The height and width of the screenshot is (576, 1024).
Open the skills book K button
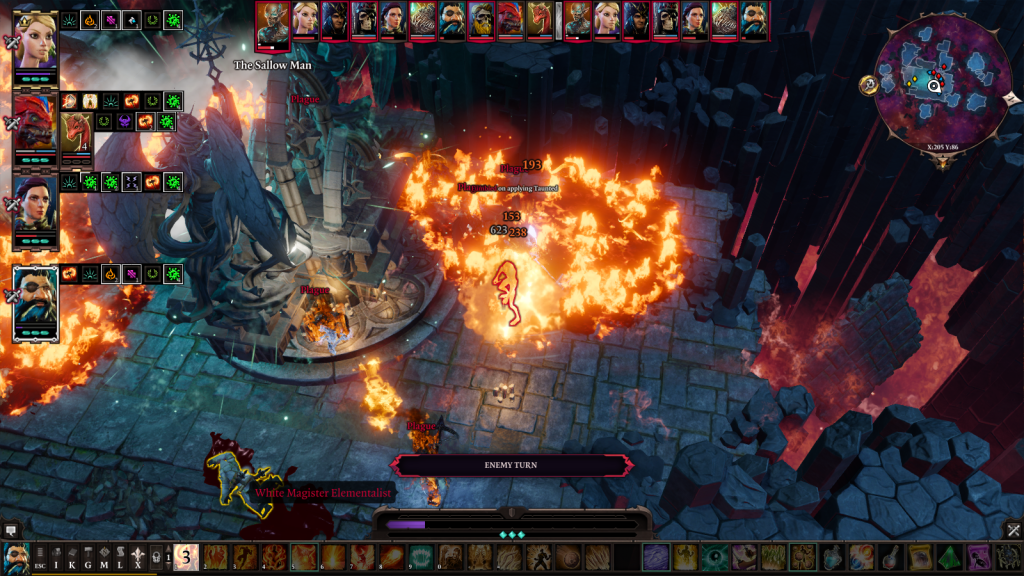72,557
